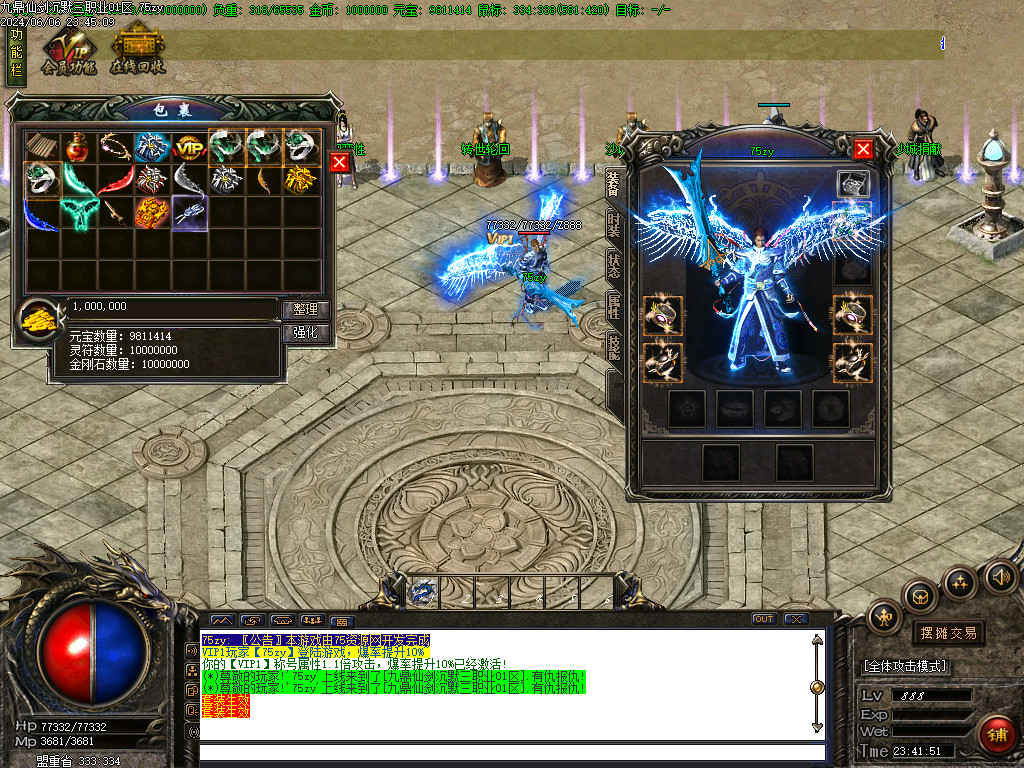Open the VIP 会员功能 menu
This screenshot has width=1024, height=768.
click(x=68, y=52)
